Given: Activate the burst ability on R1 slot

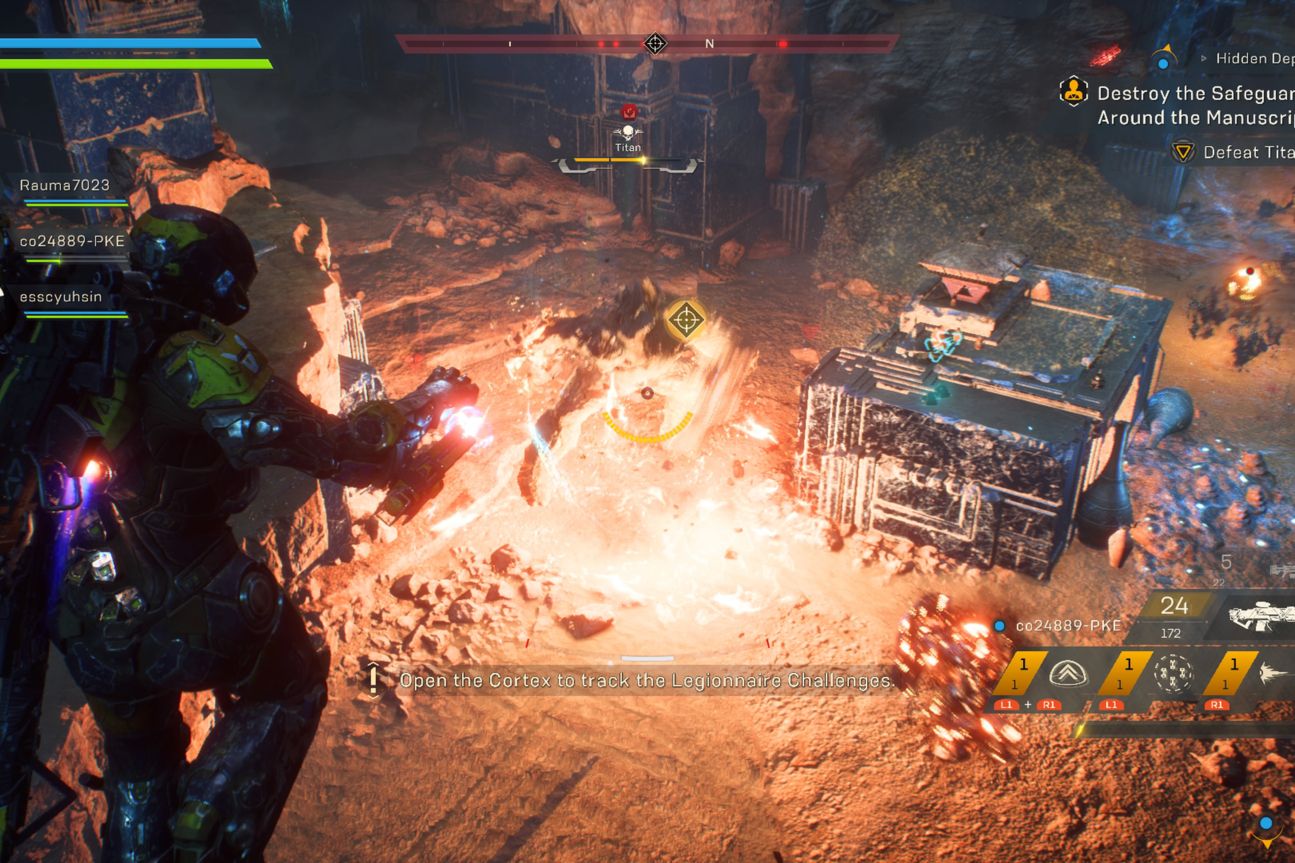Looking at the screenshot, I should [1272, 674].
